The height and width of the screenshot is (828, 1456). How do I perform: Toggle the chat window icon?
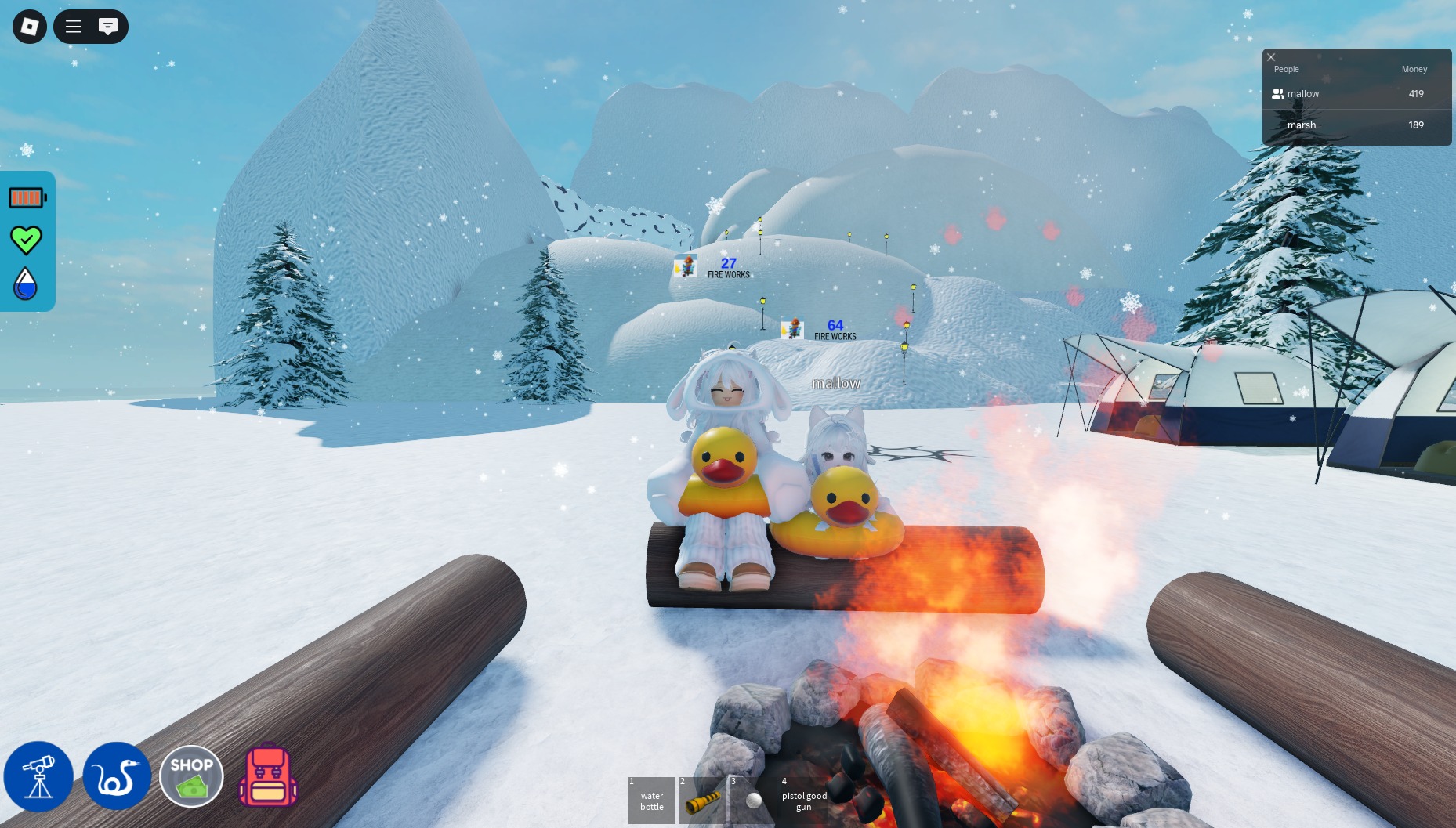[108, 27]
